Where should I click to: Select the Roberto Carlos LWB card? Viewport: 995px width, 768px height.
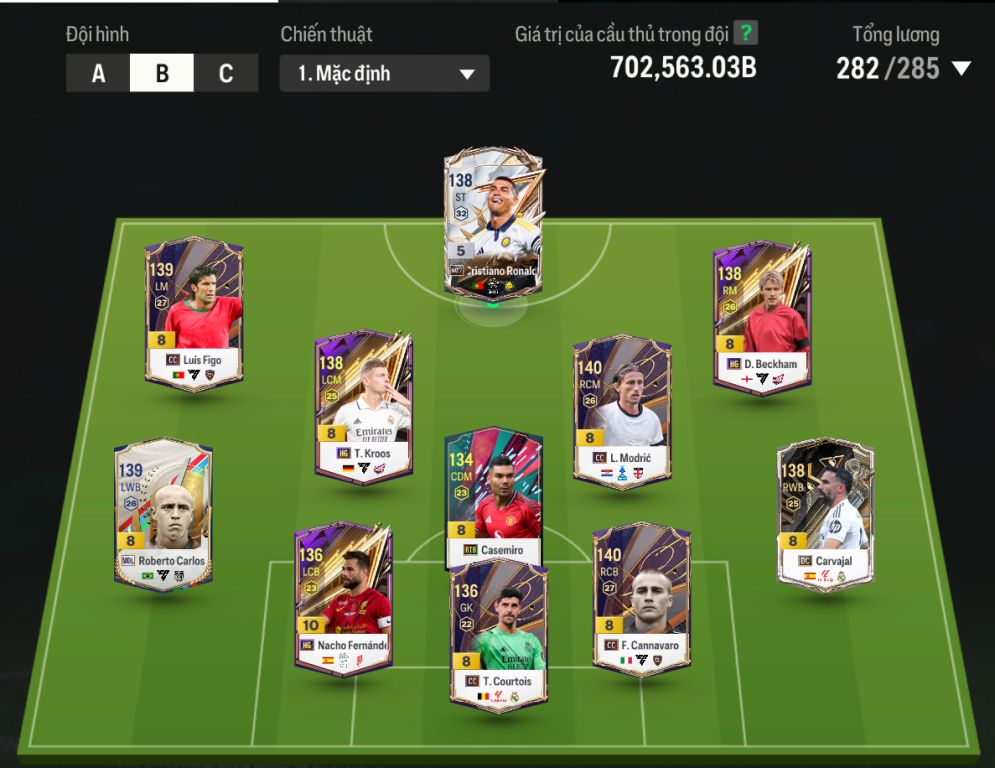pyautogui.click(x=163, y=514)
